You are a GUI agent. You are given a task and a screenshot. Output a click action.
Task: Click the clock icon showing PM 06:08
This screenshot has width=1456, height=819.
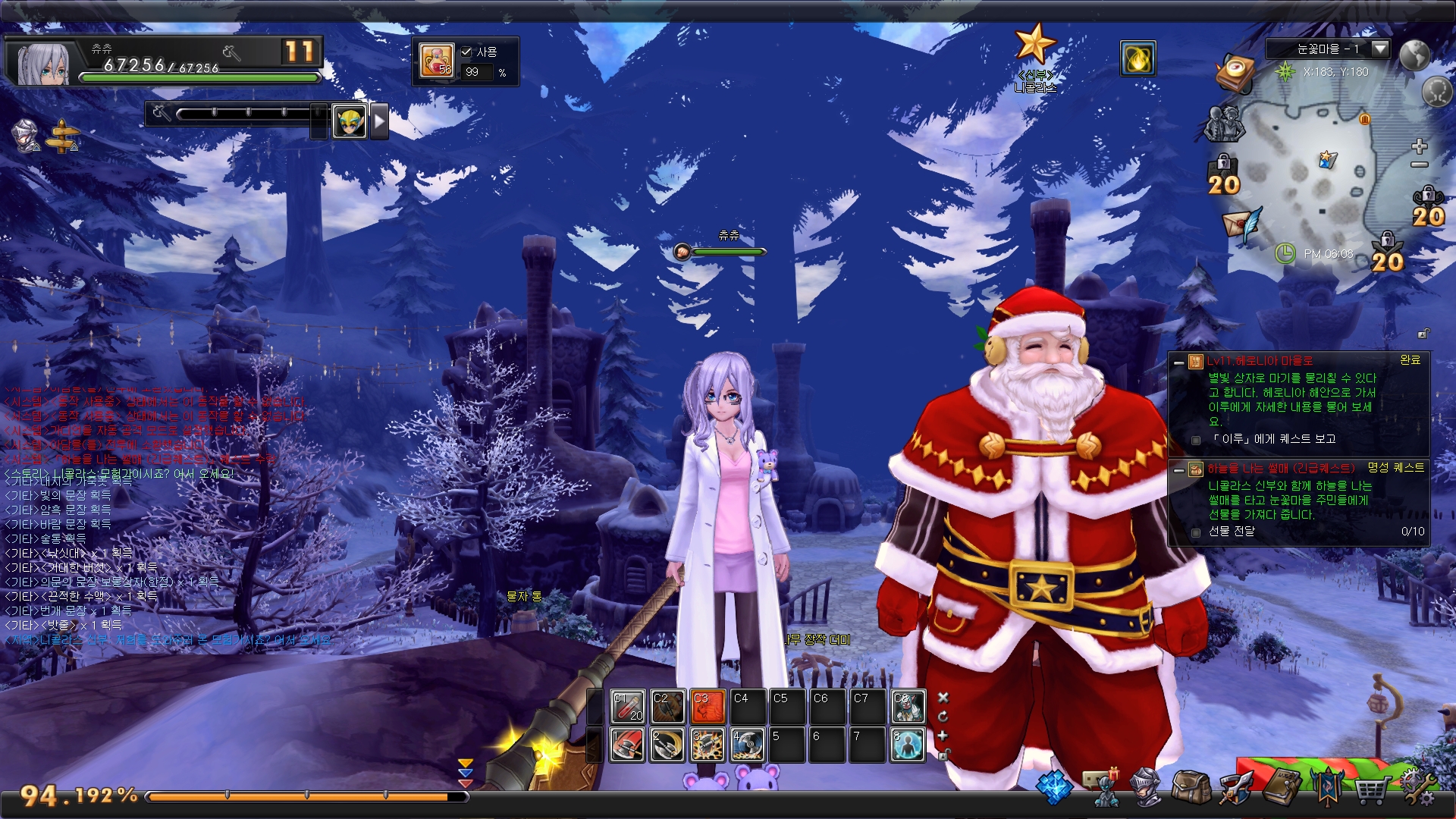1285,254
